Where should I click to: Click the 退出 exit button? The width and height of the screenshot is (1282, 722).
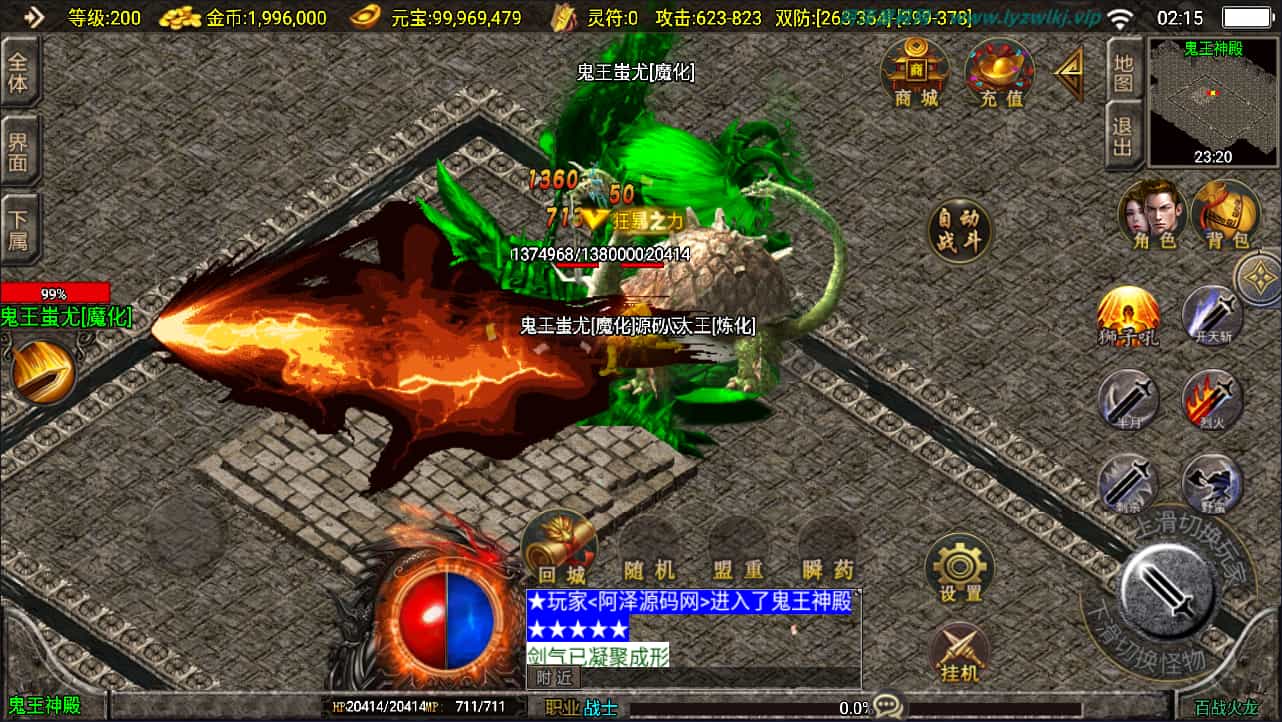pos(1124,134)
